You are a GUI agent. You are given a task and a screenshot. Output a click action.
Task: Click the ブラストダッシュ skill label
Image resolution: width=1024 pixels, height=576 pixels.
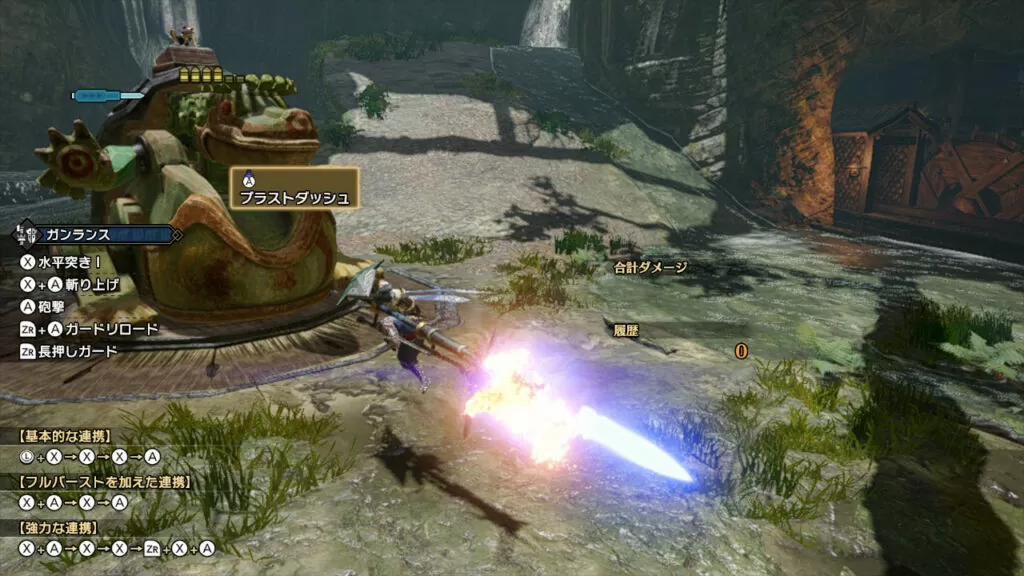click(x=294, y=198)
